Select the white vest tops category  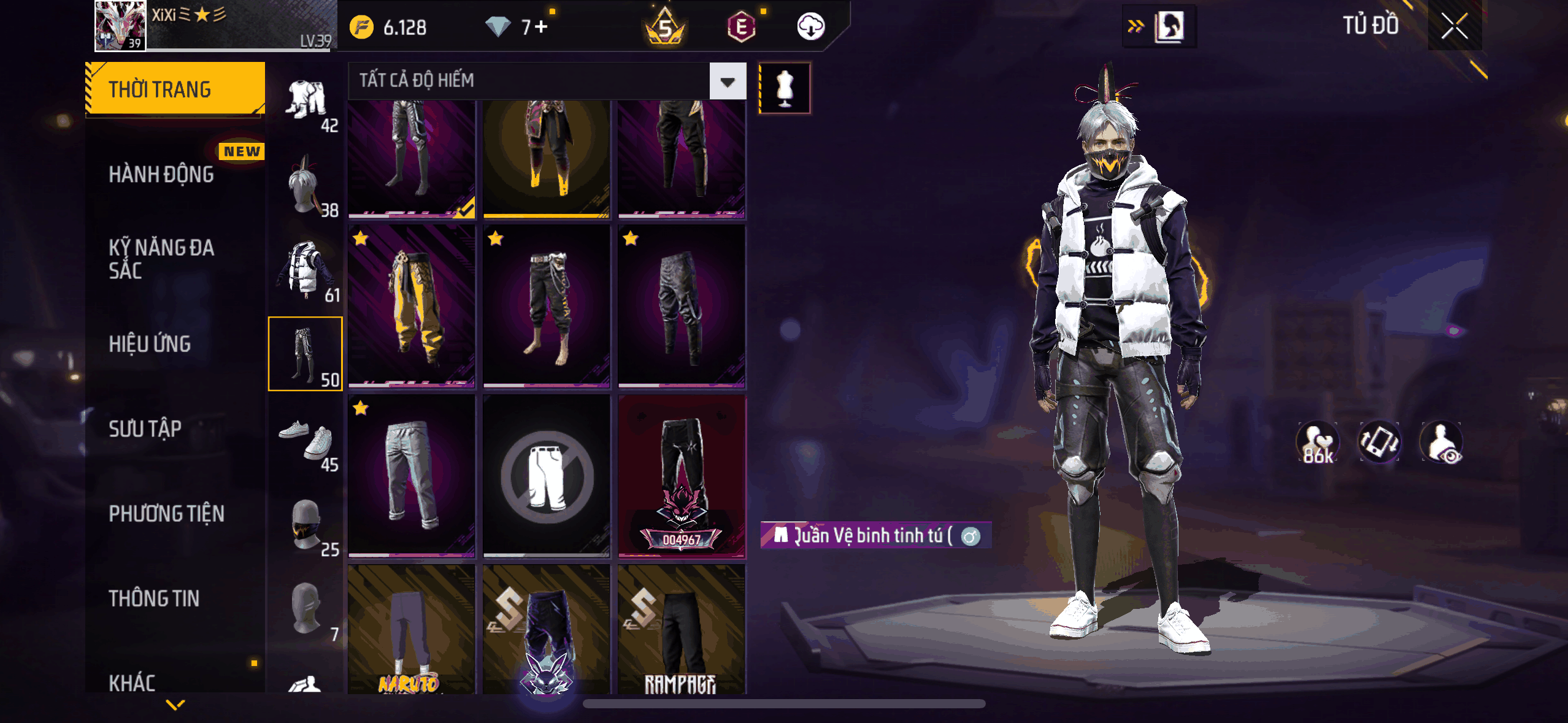pos(306,270)
